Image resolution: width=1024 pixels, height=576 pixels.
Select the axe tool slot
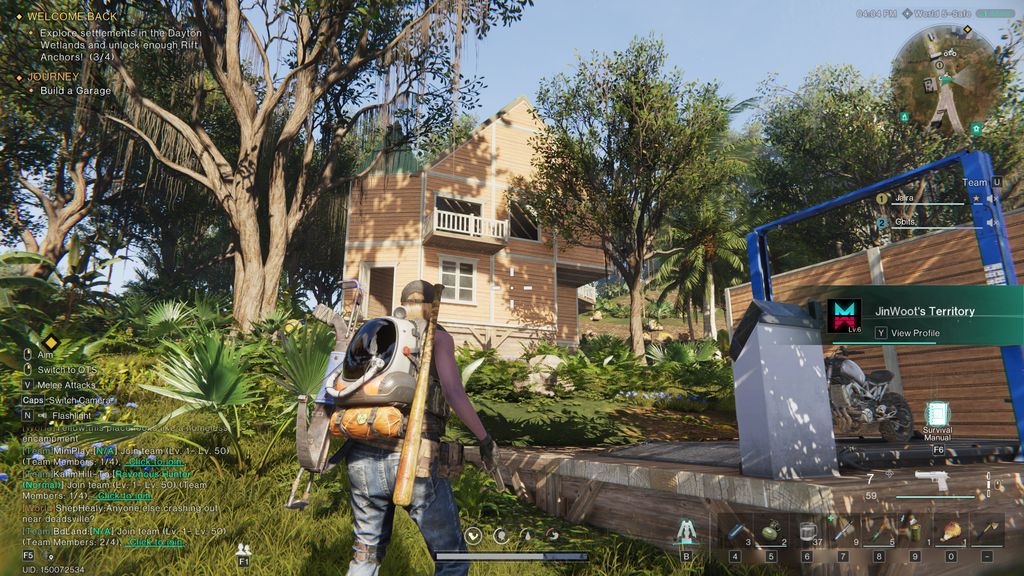987,531
